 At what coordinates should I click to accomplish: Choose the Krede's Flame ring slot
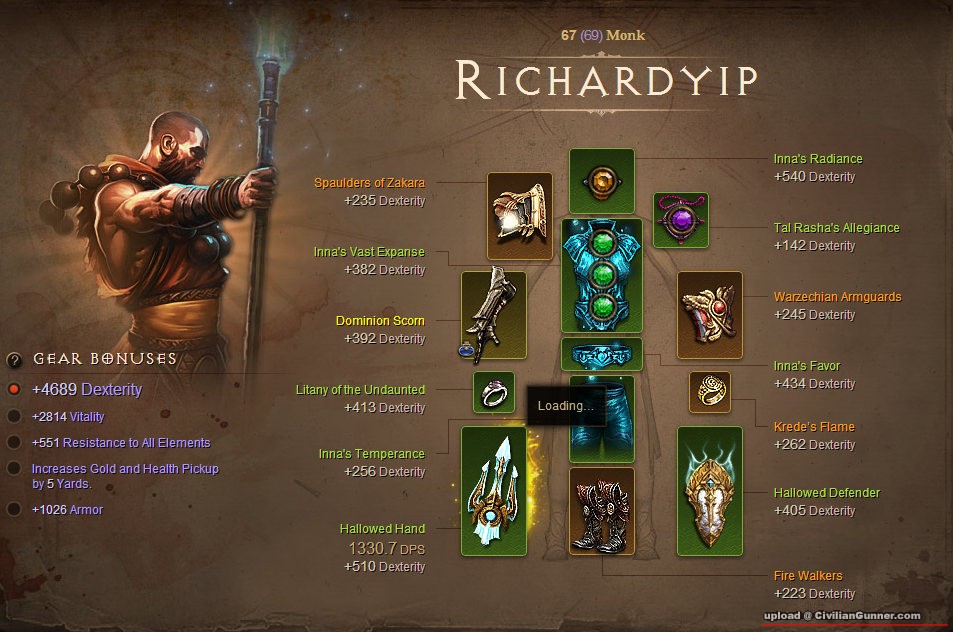coord(709,392)
